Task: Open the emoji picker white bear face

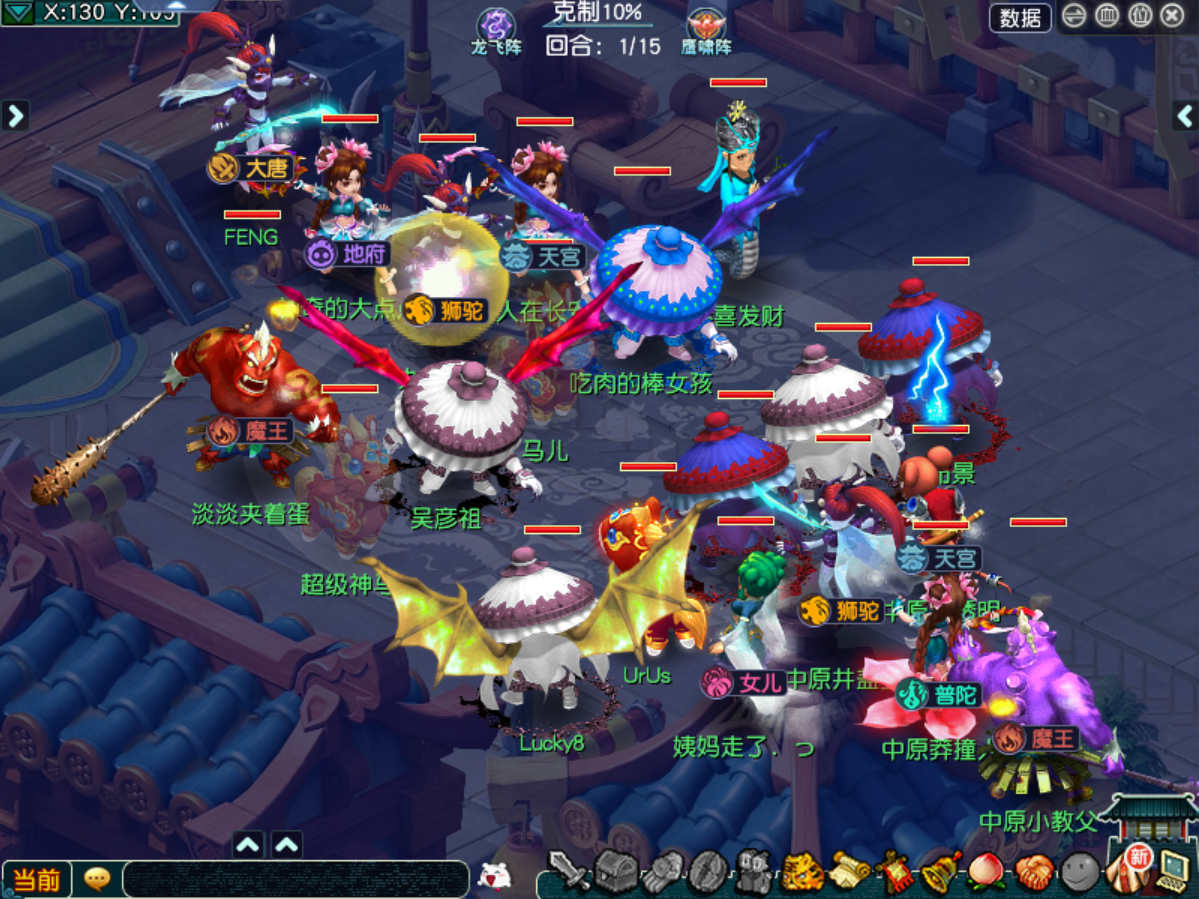Action: pyautogui.click(x=493, y=876)
